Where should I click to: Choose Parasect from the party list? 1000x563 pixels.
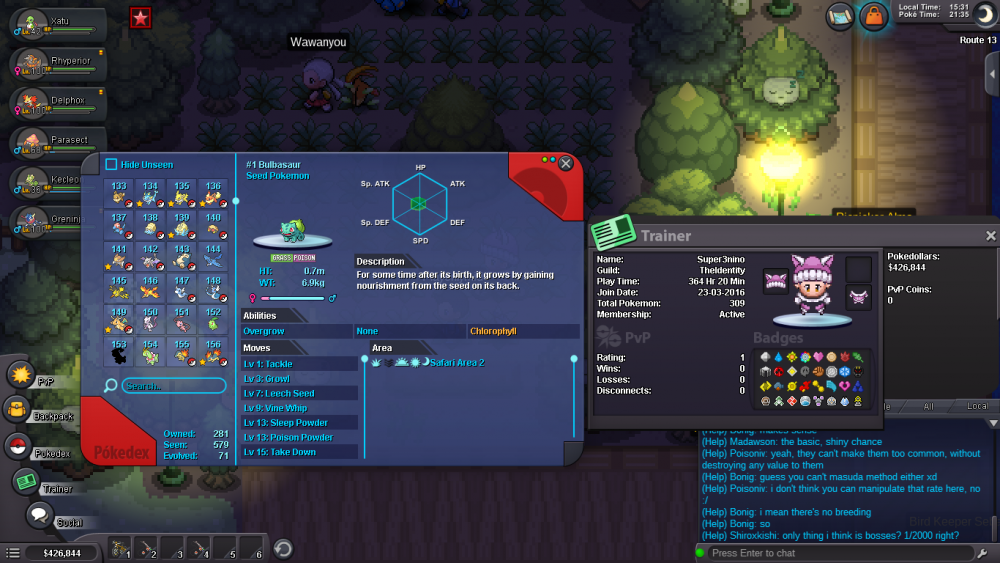pyautogui.click(x=56, y=145)
